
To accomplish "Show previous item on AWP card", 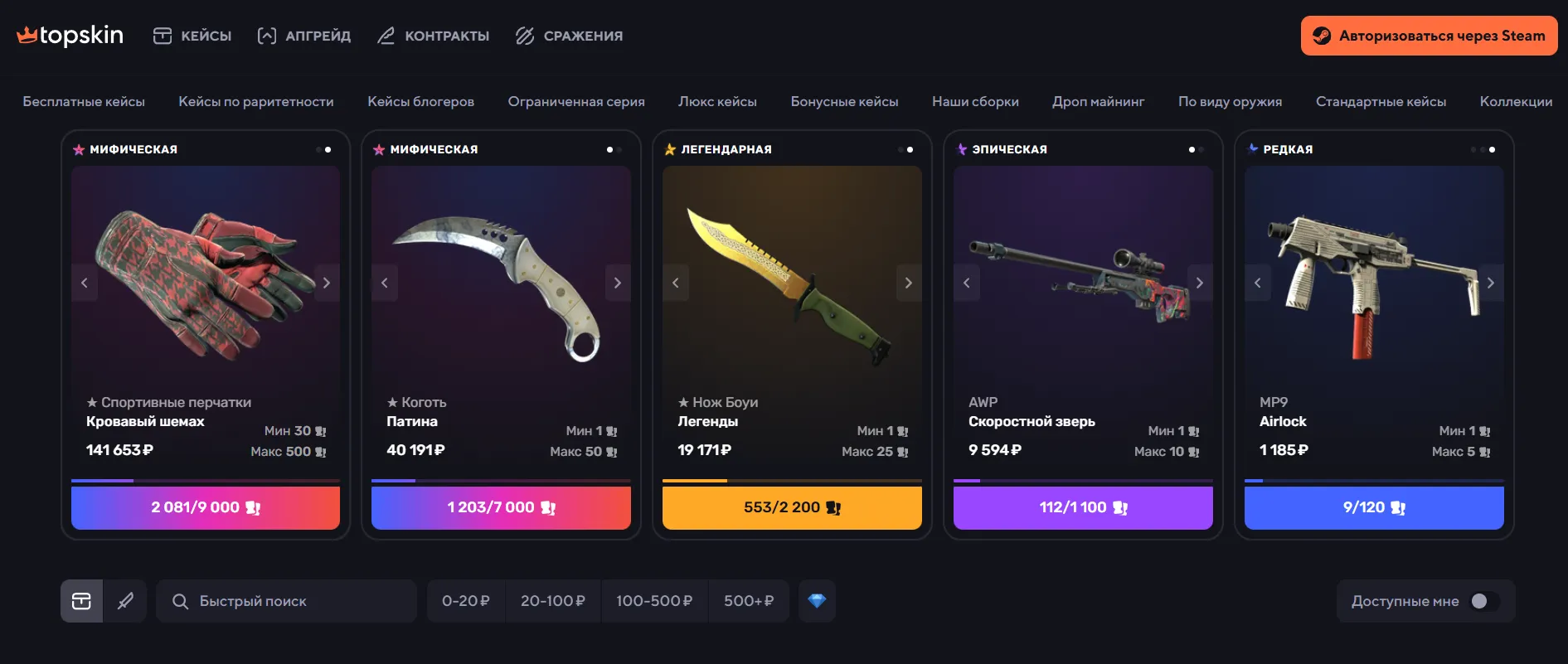I will tap(967, 283).
